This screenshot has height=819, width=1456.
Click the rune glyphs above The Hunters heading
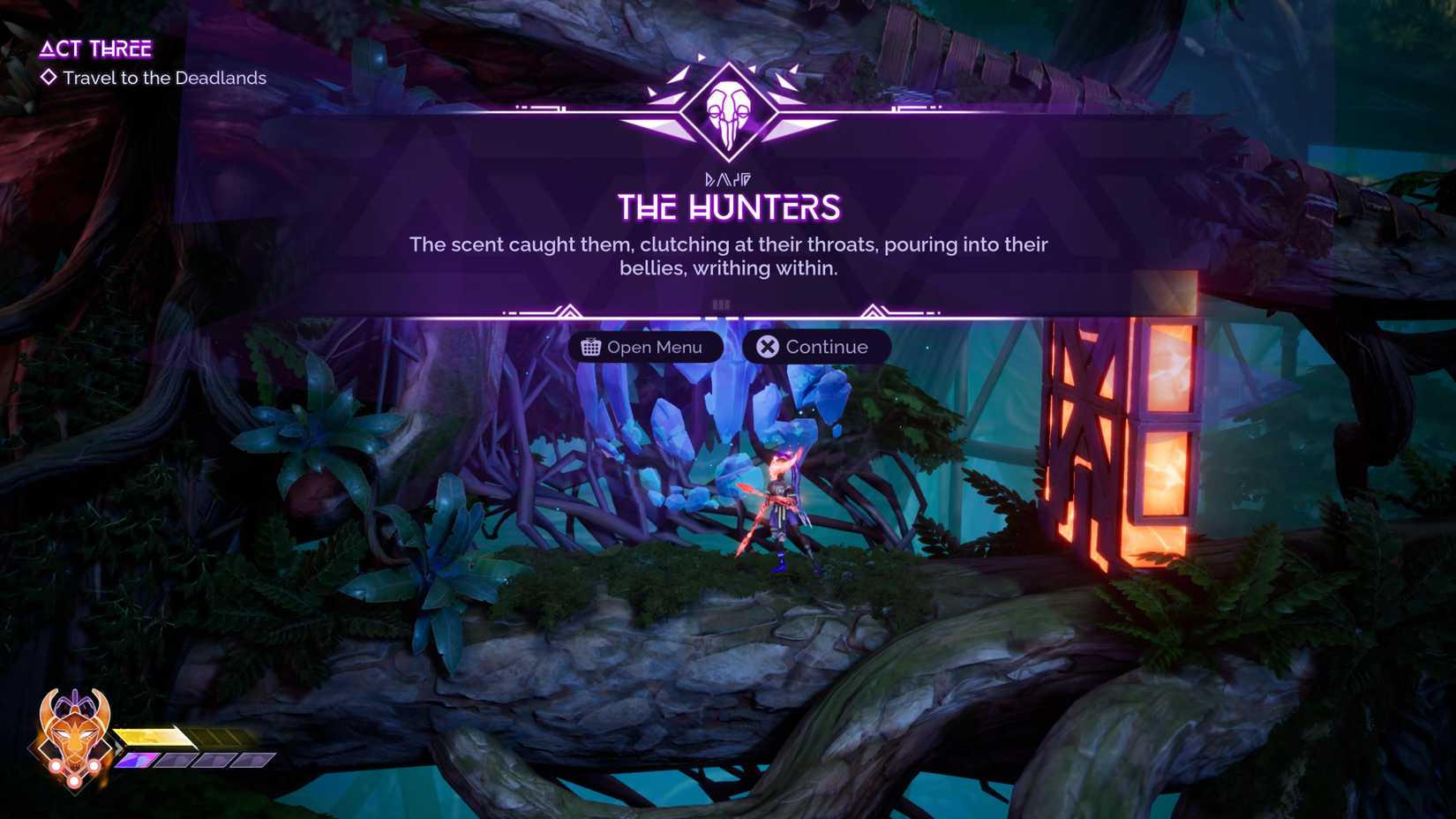[727, 177]
